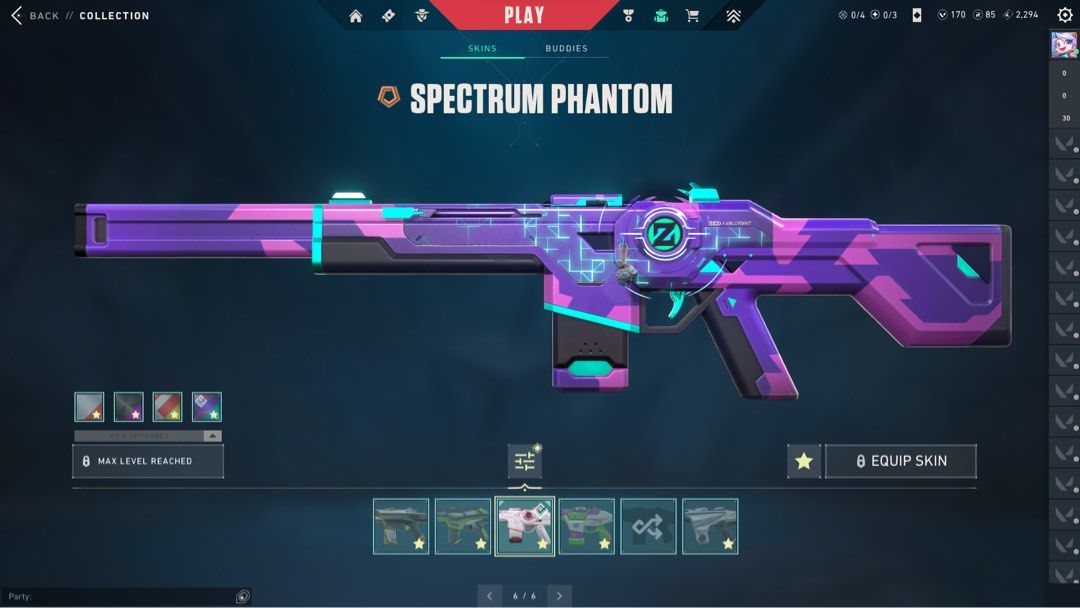Screen dimensions: 1080x608
Task: Equip the Spectrum Phantom skin
Action: [900, 461]
